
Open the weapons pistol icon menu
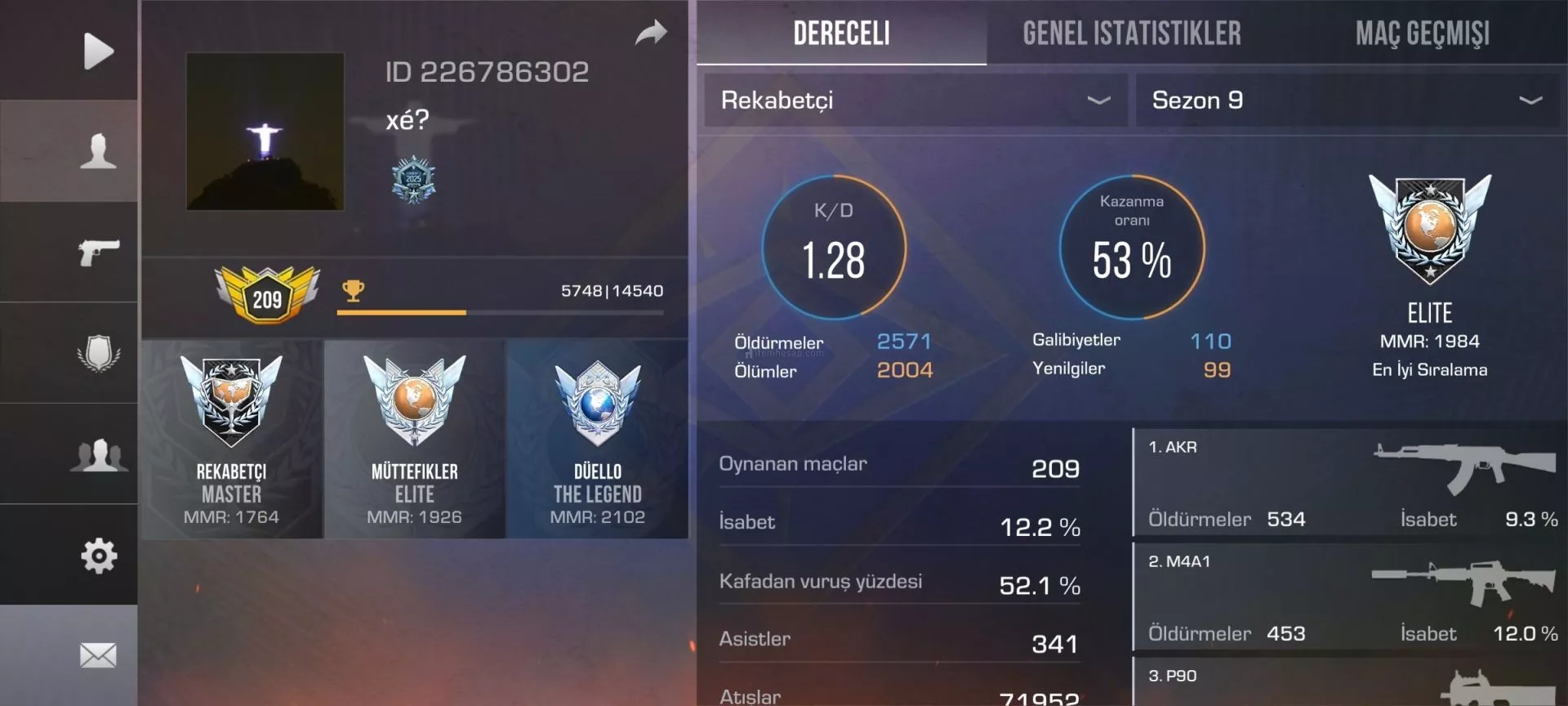(x=98, y=252)
